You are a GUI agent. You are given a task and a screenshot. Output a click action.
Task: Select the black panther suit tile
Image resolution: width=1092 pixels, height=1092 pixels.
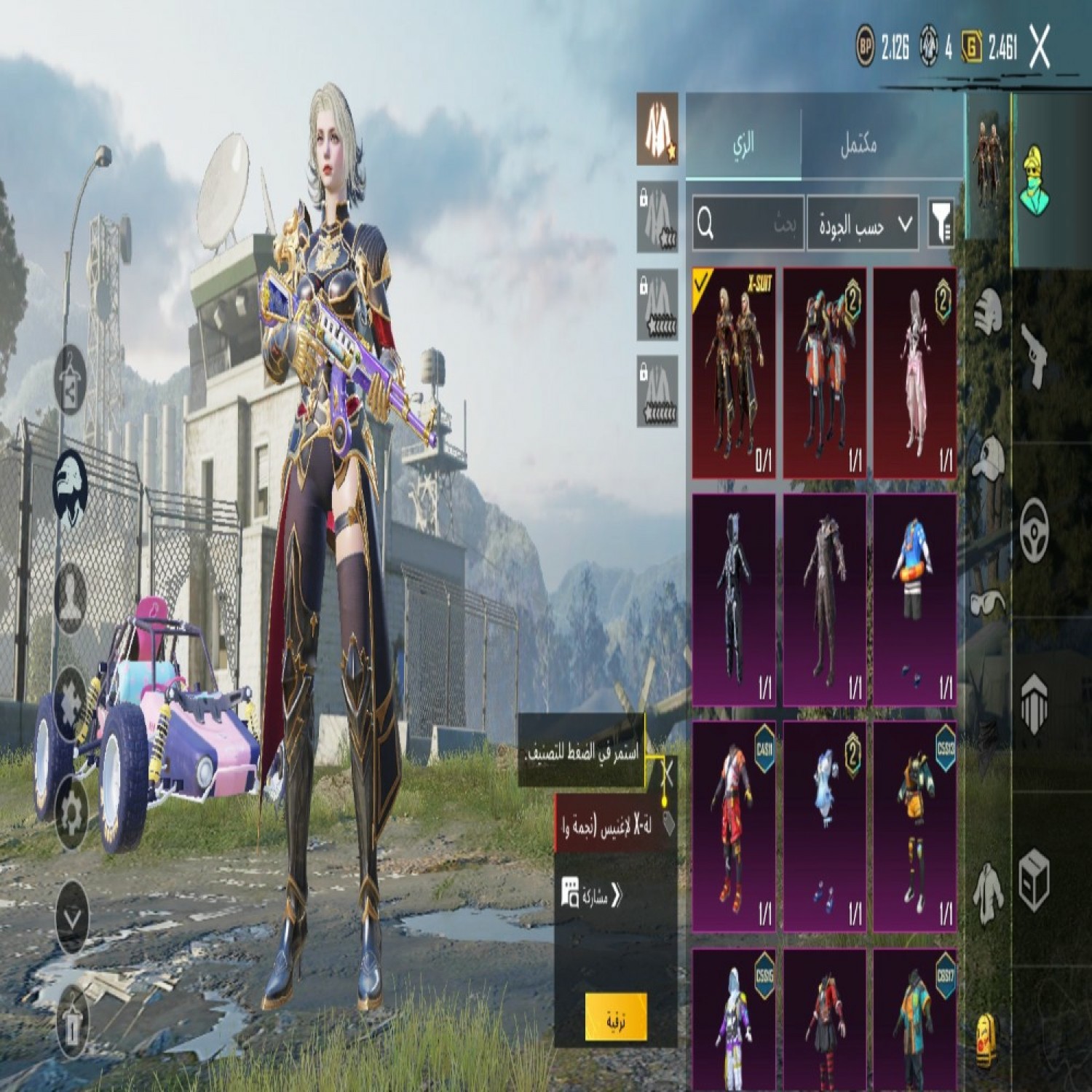click(734, 599)
